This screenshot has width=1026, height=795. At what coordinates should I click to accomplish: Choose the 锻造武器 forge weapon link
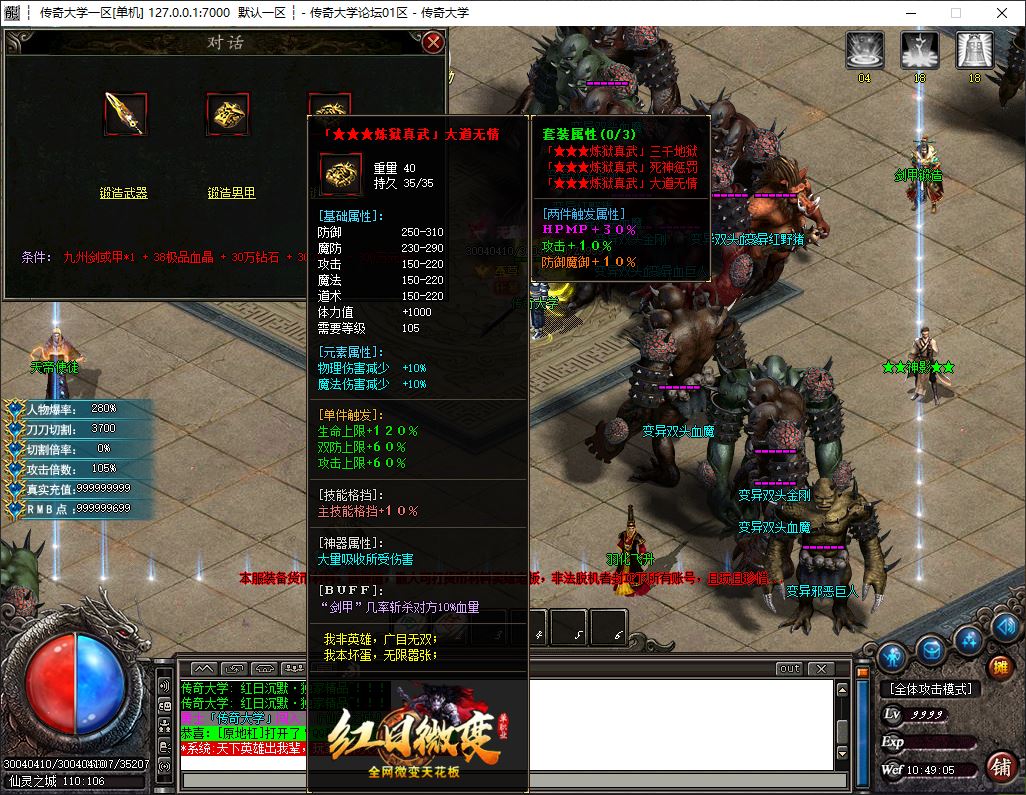click(x=124, y=193)
